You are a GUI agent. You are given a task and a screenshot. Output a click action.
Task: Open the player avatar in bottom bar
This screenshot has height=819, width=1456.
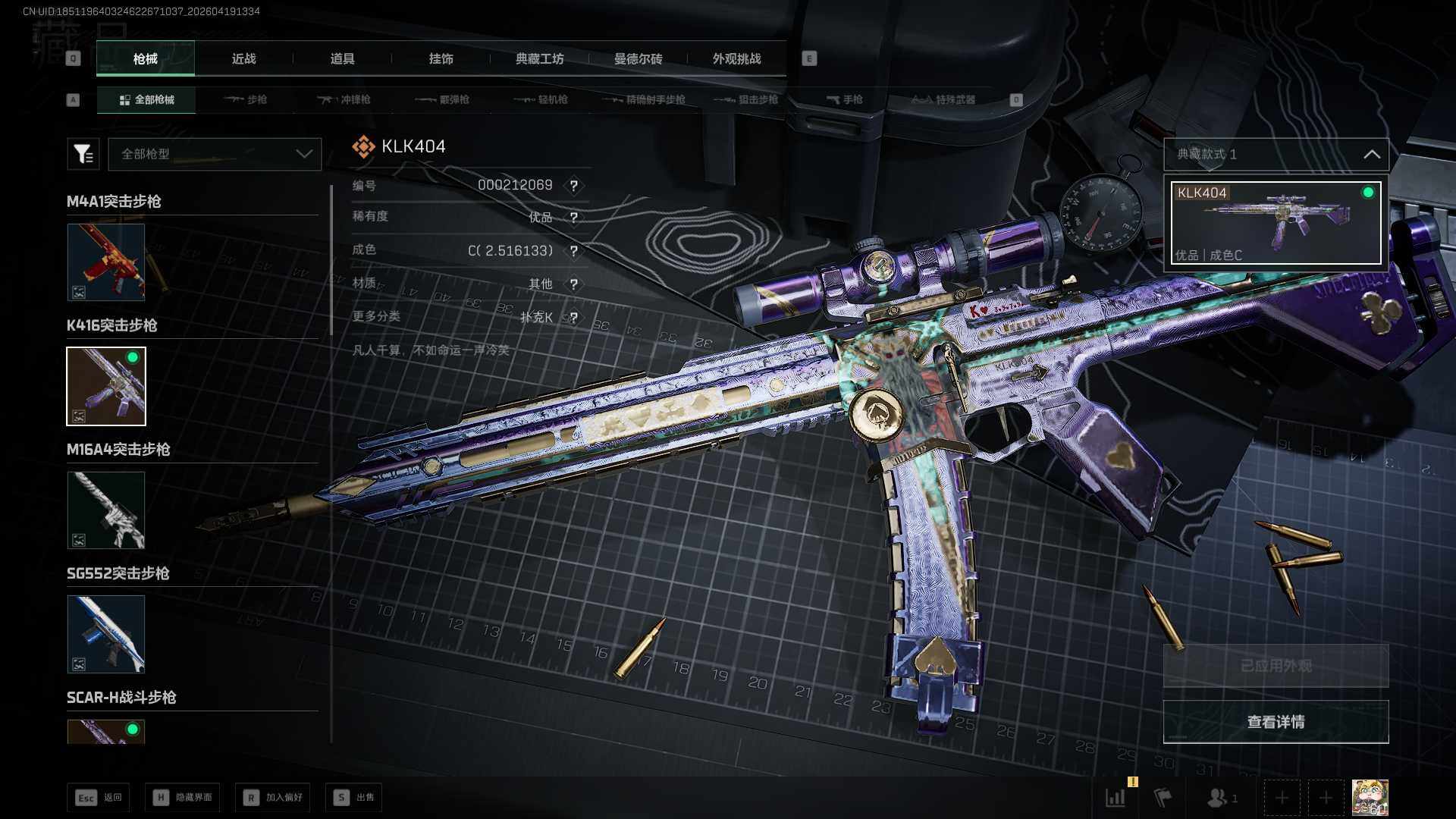tap(1370, 798)
